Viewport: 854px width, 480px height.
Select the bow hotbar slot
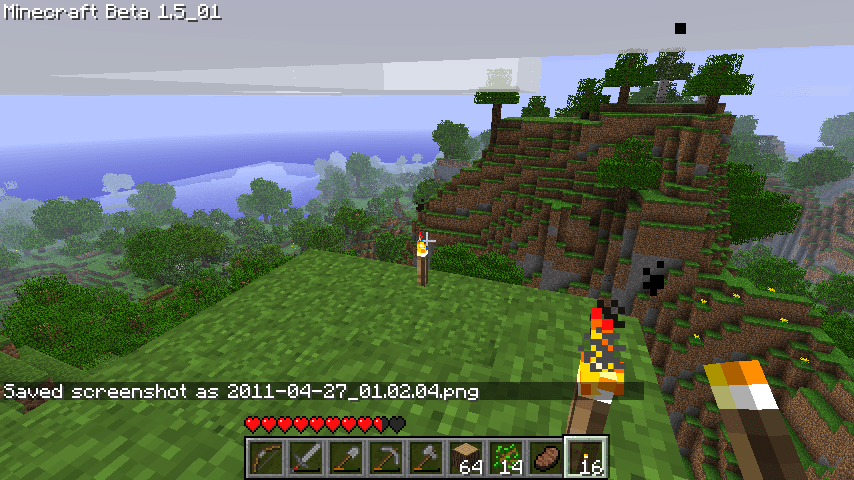pos(265,458)
